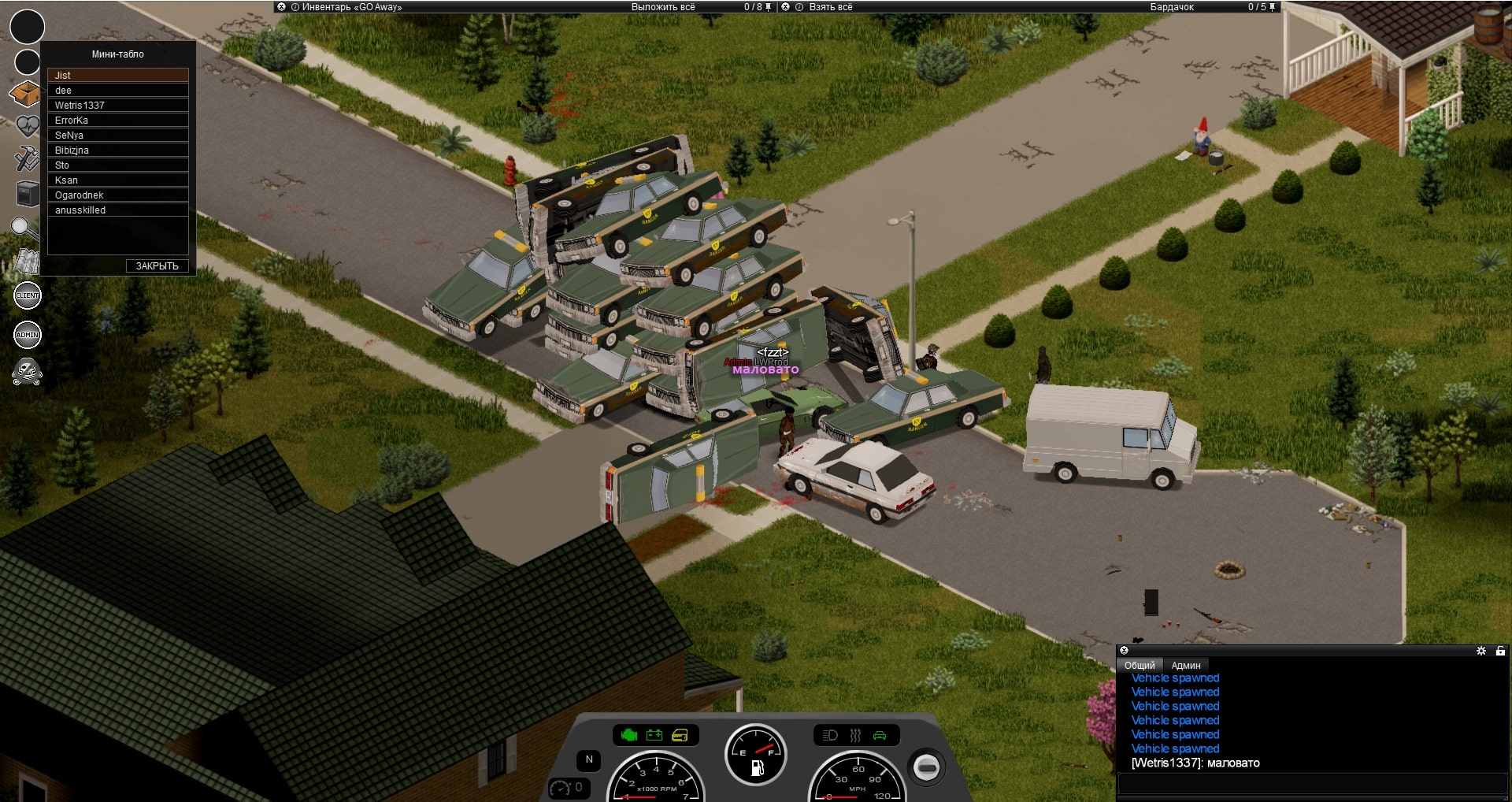Choose Wetris1337 from the player list

tap(117, 106)
